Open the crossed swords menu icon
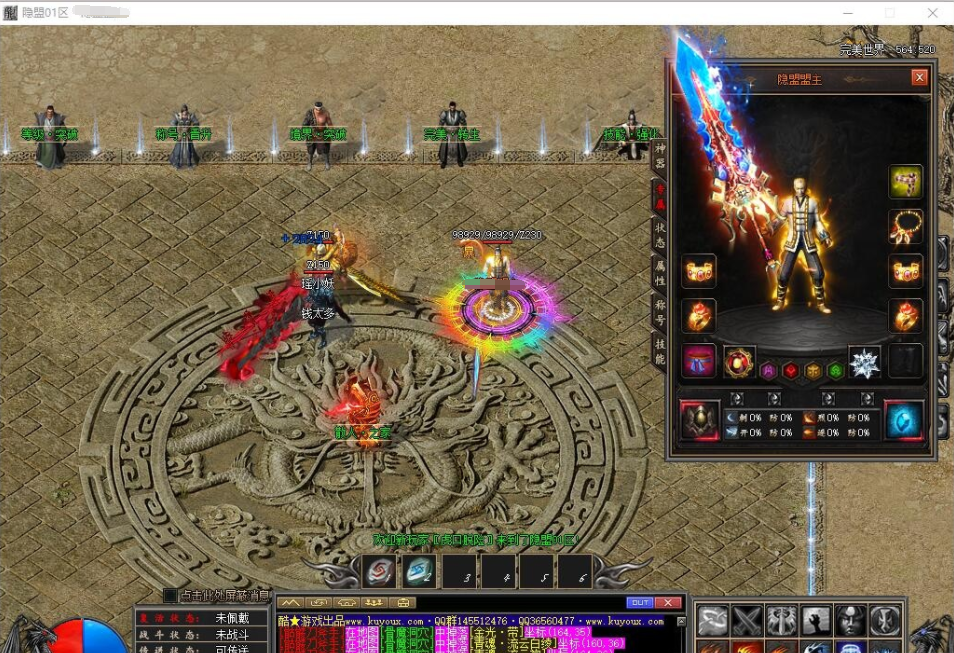The image size is (954, 653). (747, 621)
